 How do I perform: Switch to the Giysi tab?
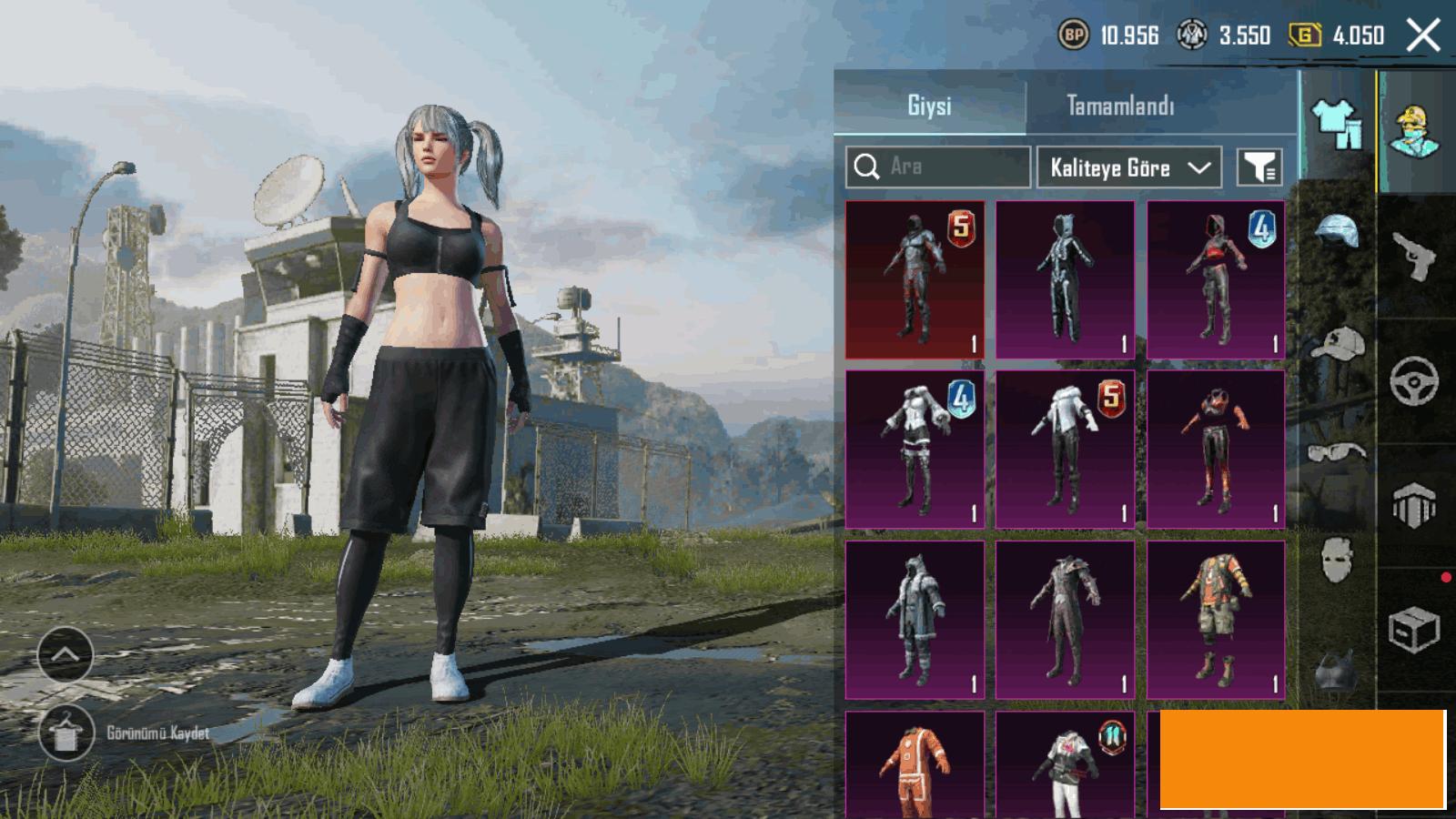pyautogui.click(x=929, y=106)
